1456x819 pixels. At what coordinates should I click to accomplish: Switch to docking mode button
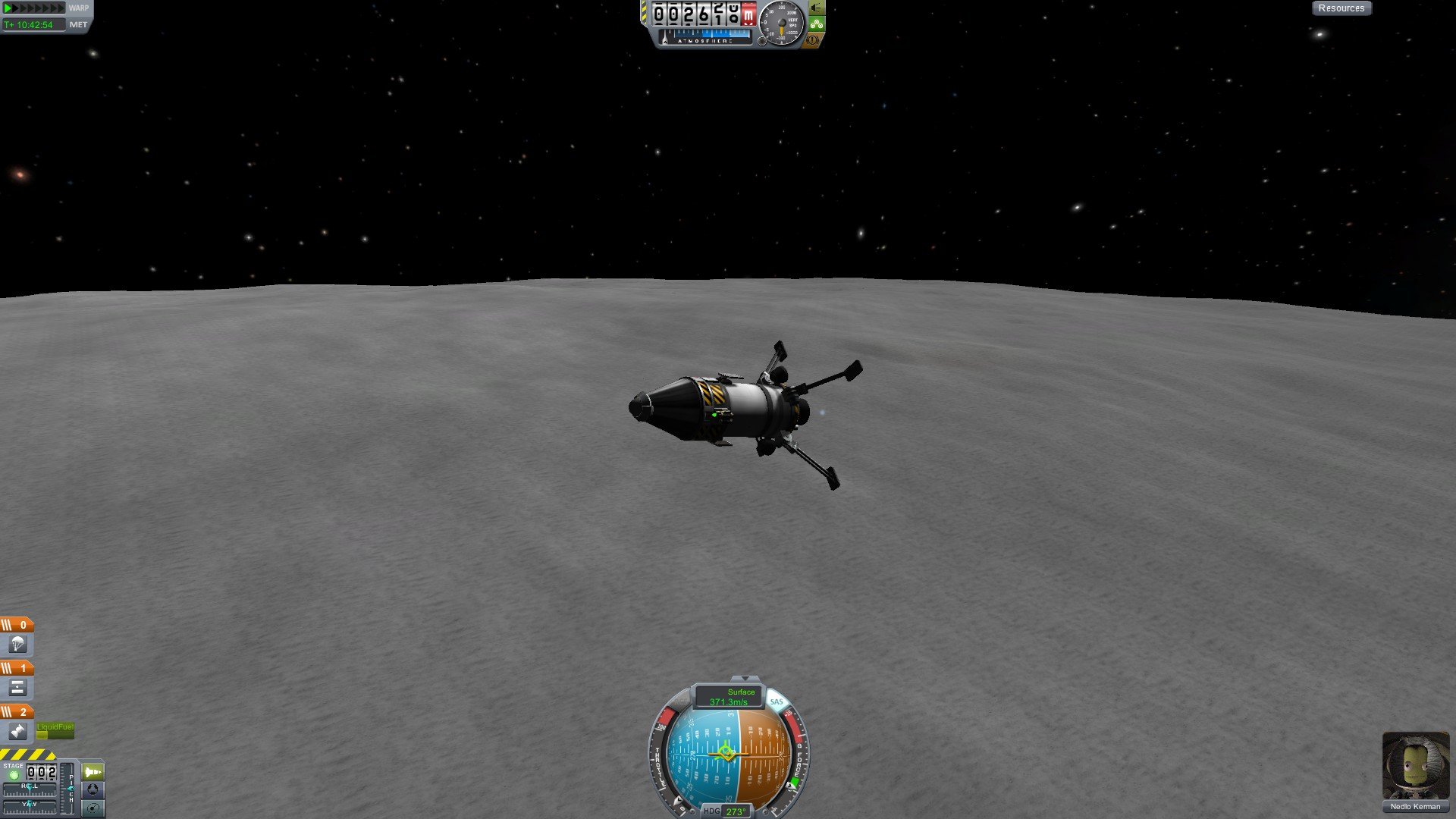[x=93, y=789]
